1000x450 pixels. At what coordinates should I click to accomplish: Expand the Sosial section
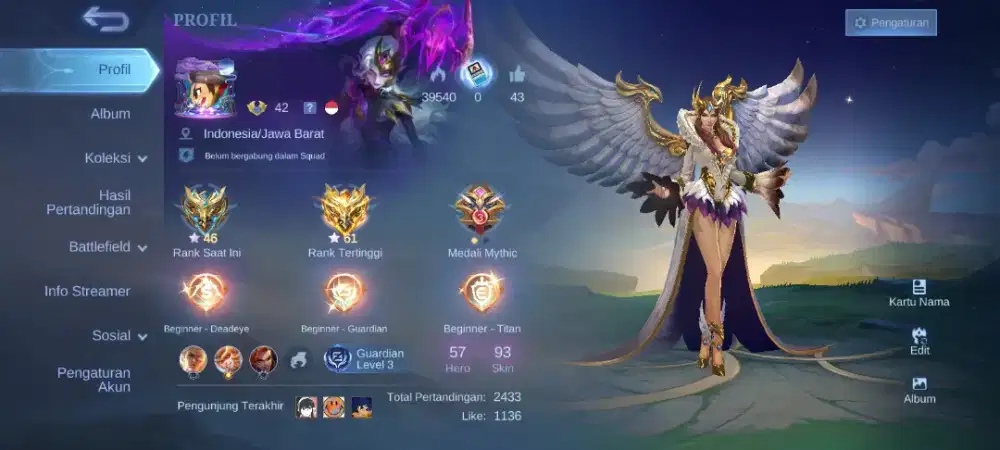119,336
